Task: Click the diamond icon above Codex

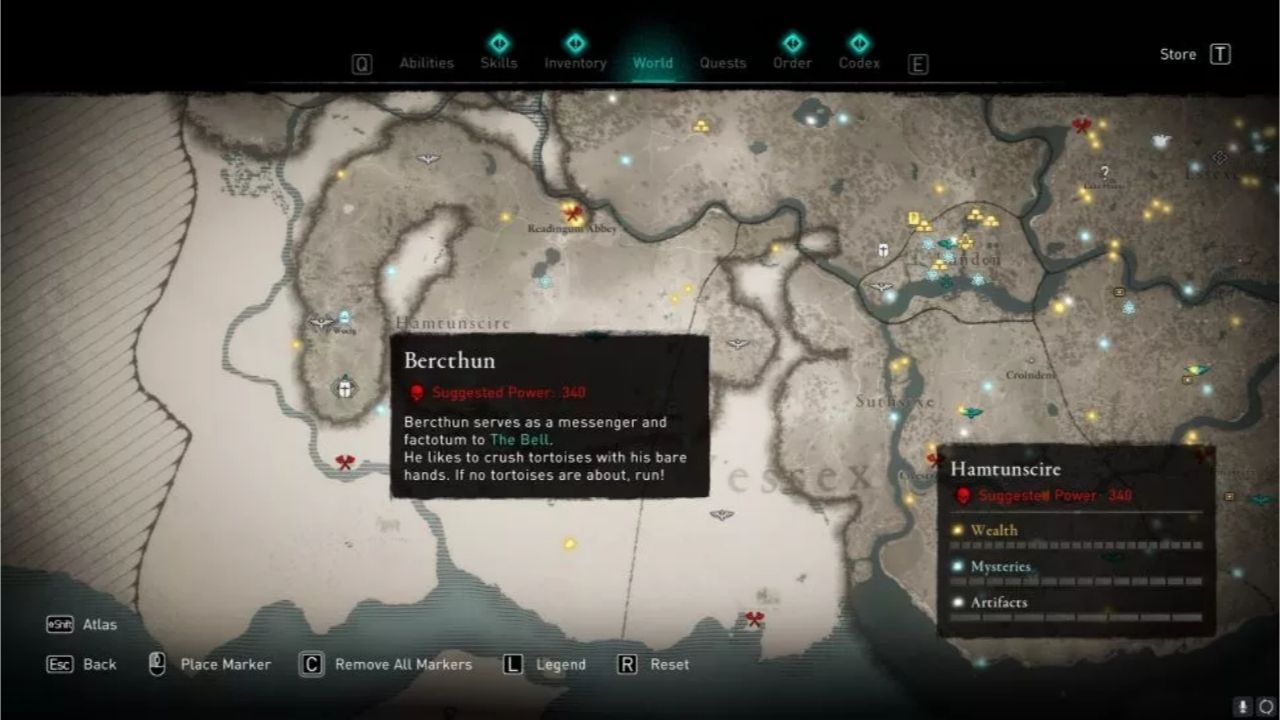Action: point(858,42)
